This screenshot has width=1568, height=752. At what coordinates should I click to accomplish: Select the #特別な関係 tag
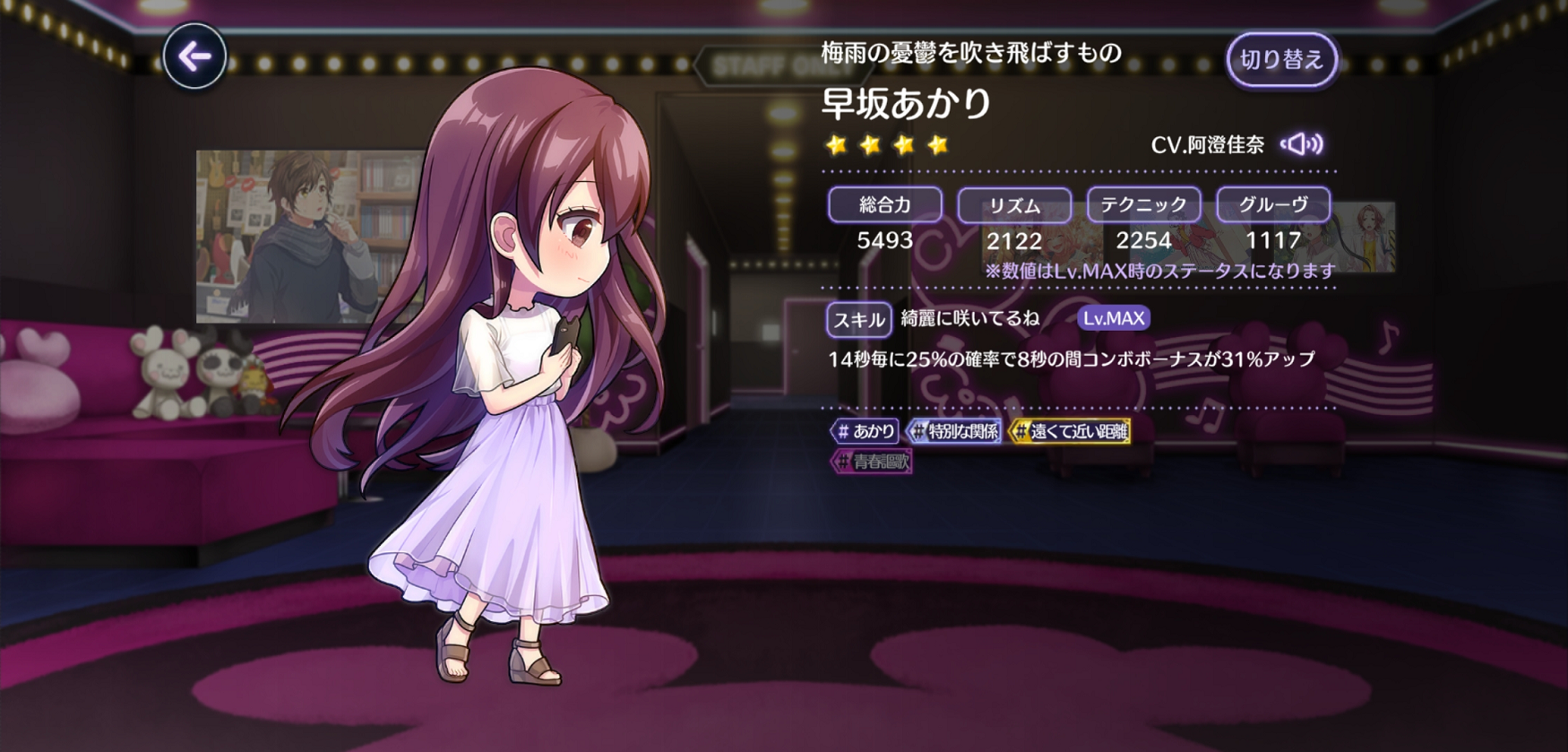click(x=954, y=431)
